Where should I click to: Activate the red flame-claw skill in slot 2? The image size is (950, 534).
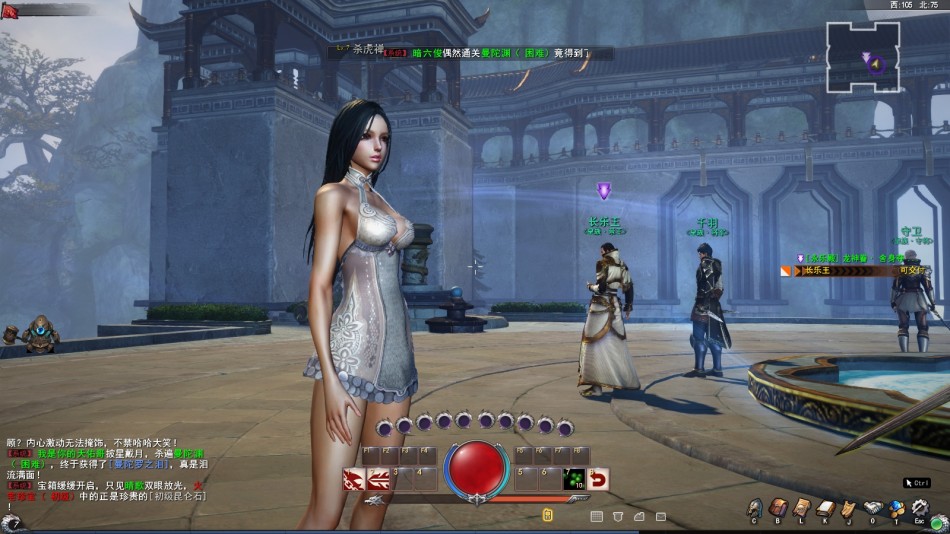tap(378, 480)
